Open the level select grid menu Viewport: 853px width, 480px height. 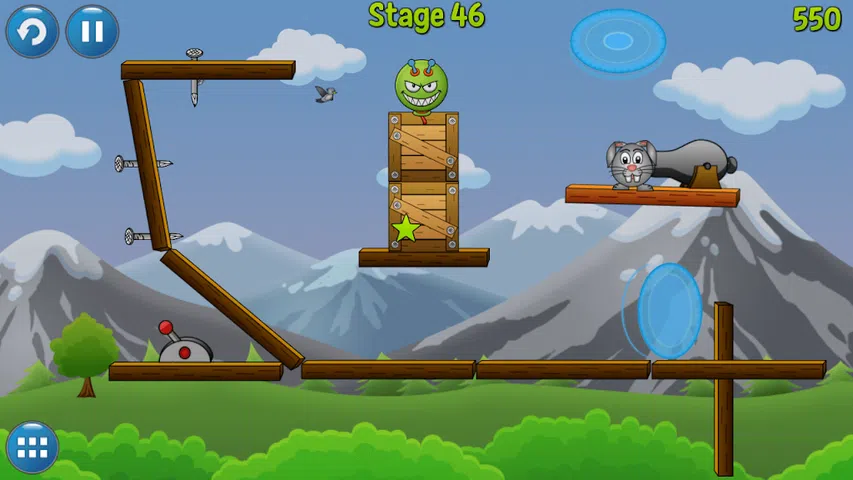[32, 448]
